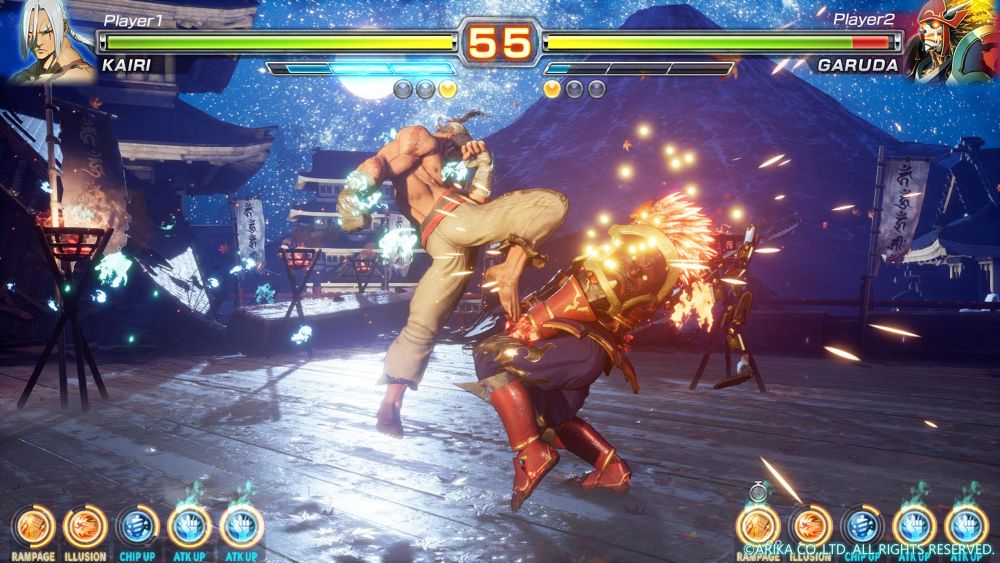Select Player2's Chip Up Gougi icon
The width and height of the screenshot is (1000, 563).
point(862,525)
